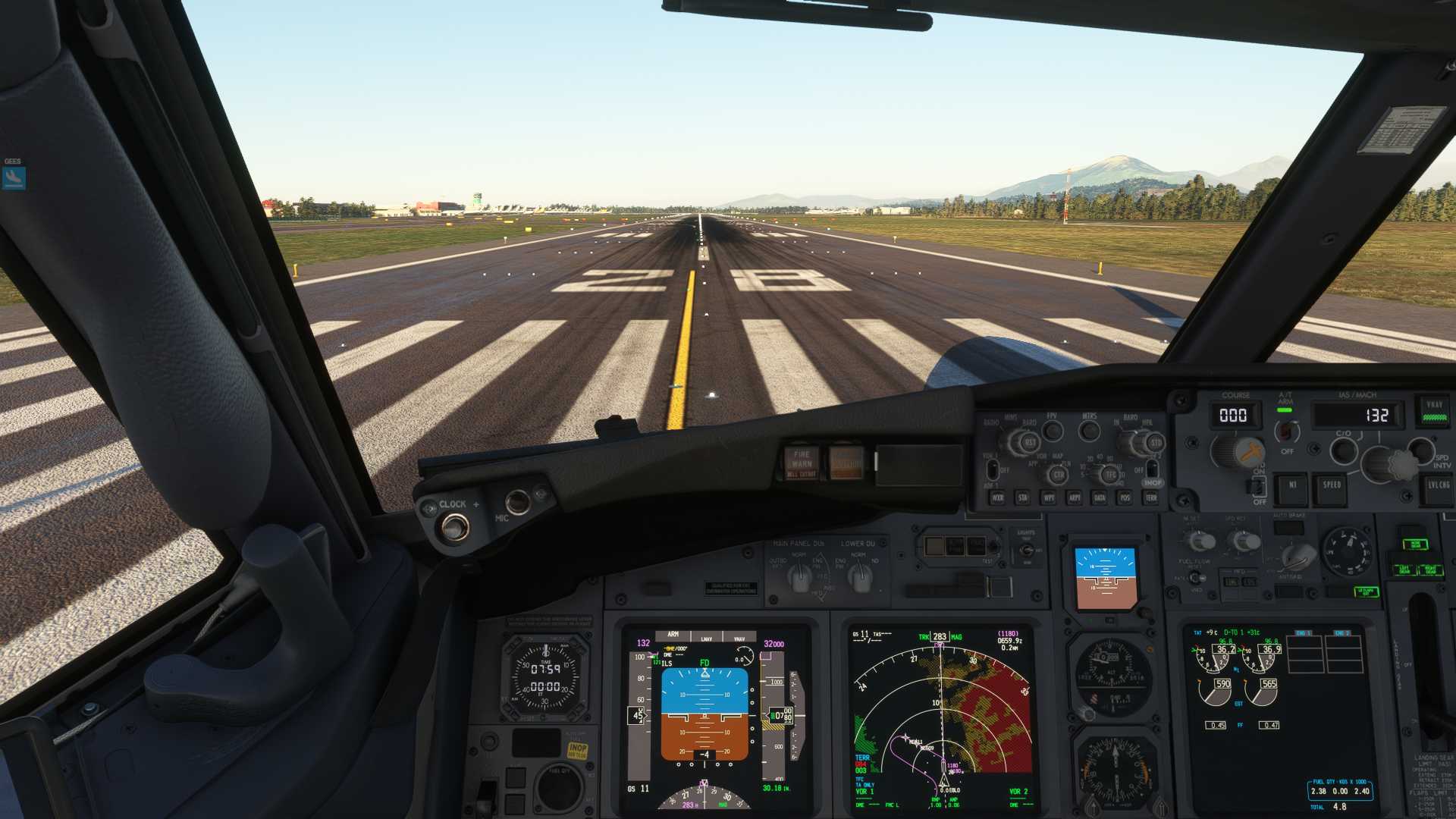This screenshot has height=819, width=1456.
Task: Toggle the MTRS meters button
Action: click(1090, 431)
